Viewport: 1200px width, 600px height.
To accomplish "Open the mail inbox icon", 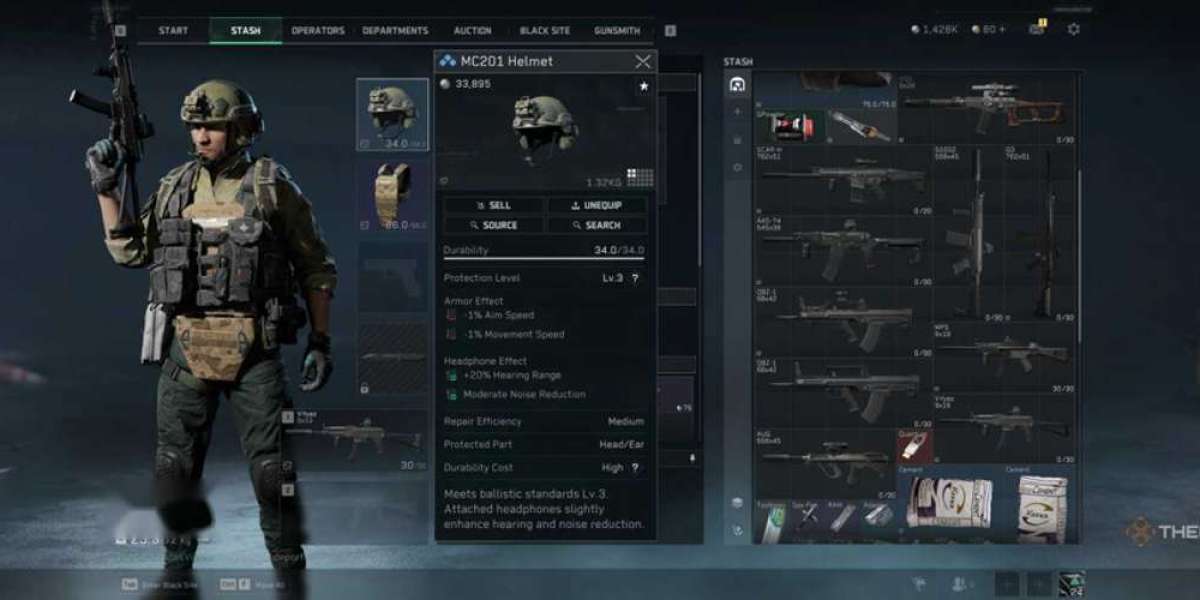I will tap(1036, 30).
